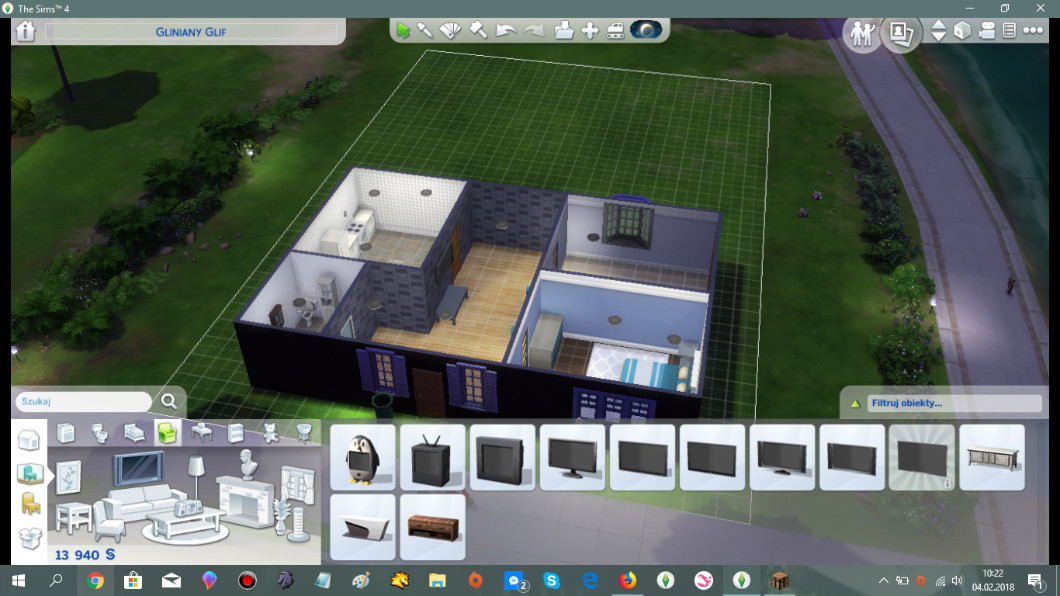Open the kids room teddy bear category
This screenshot has height=596, width=1060.
pyautogui.click(x=270, y=433)
